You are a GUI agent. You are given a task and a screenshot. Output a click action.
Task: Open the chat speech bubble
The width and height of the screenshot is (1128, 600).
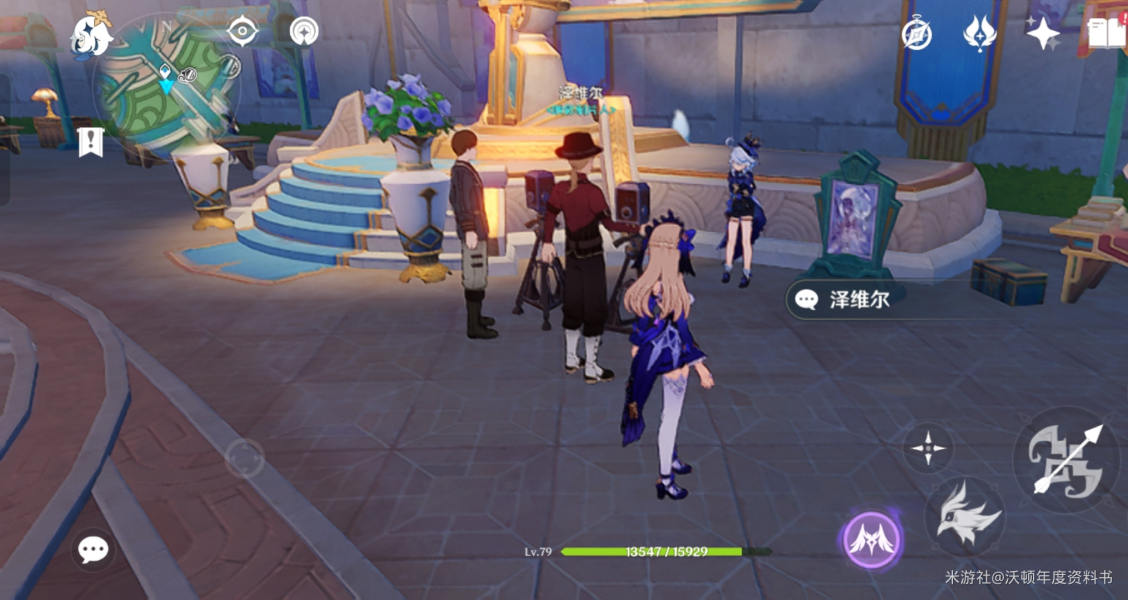pos(94,549)
